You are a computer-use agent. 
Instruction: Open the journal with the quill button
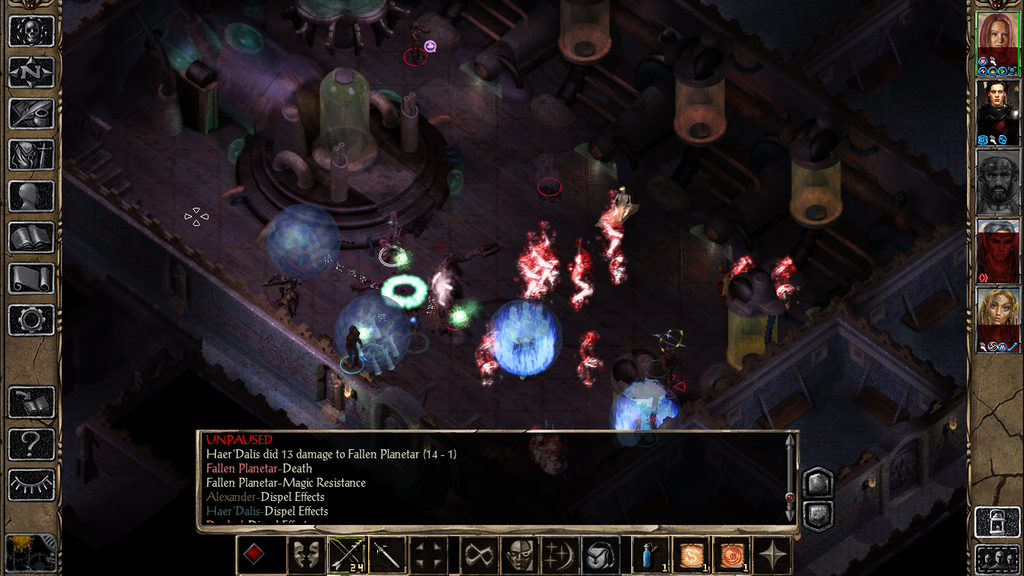(x=31, y=113)
